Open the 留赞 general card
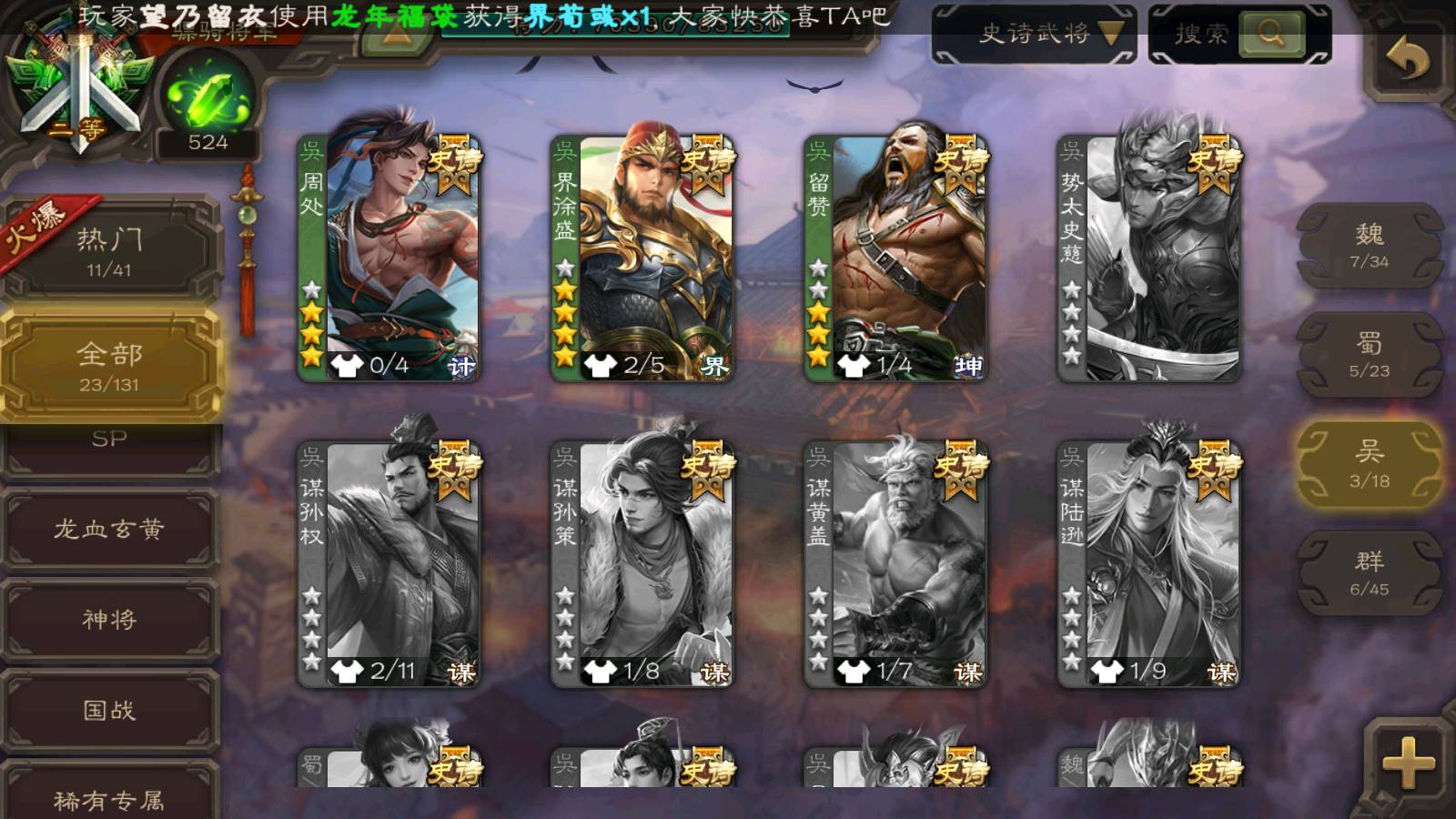 (895, 259)
